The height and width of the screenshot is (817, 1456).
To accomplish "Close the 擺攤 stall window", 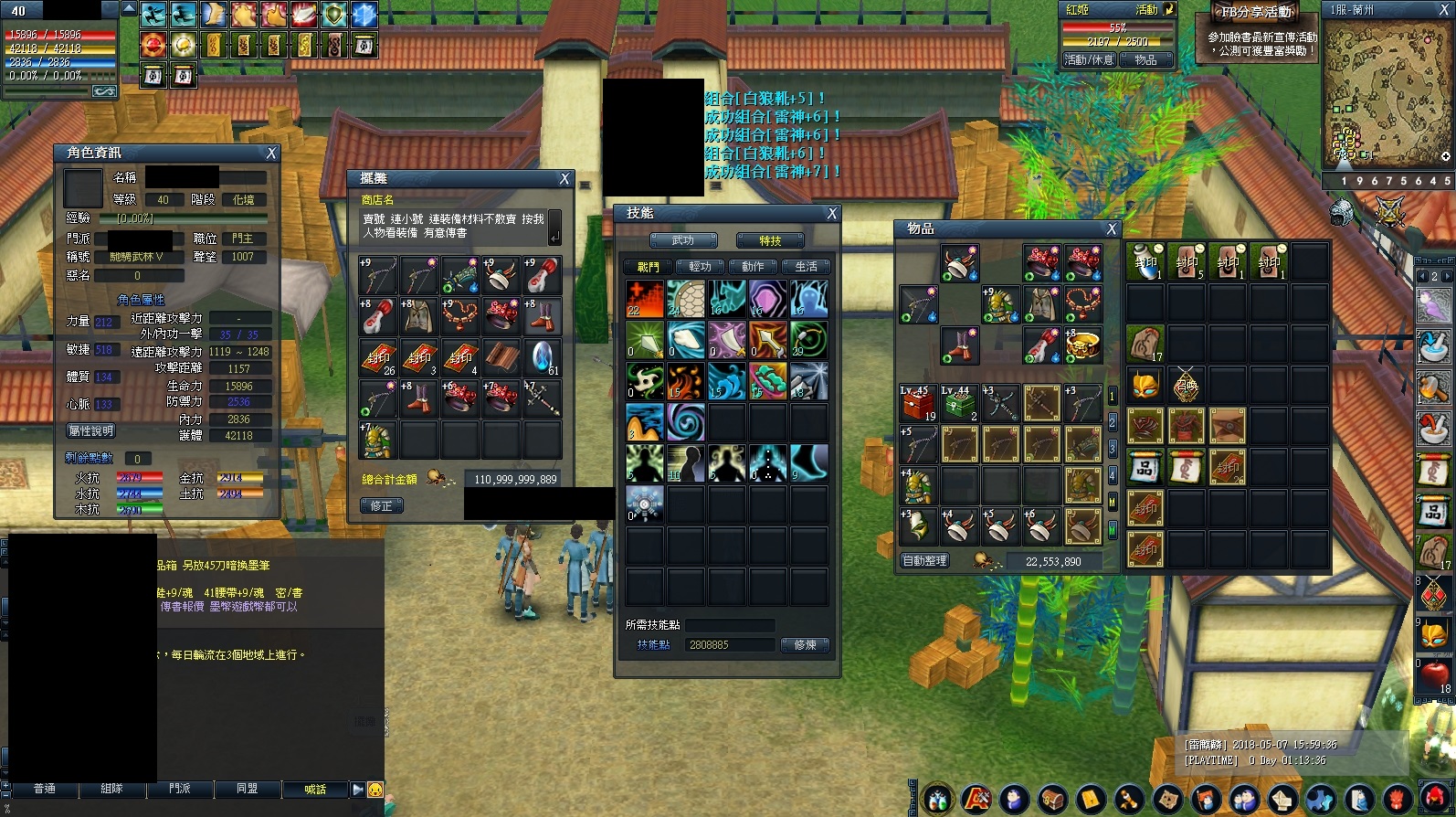I will (564, 179).
